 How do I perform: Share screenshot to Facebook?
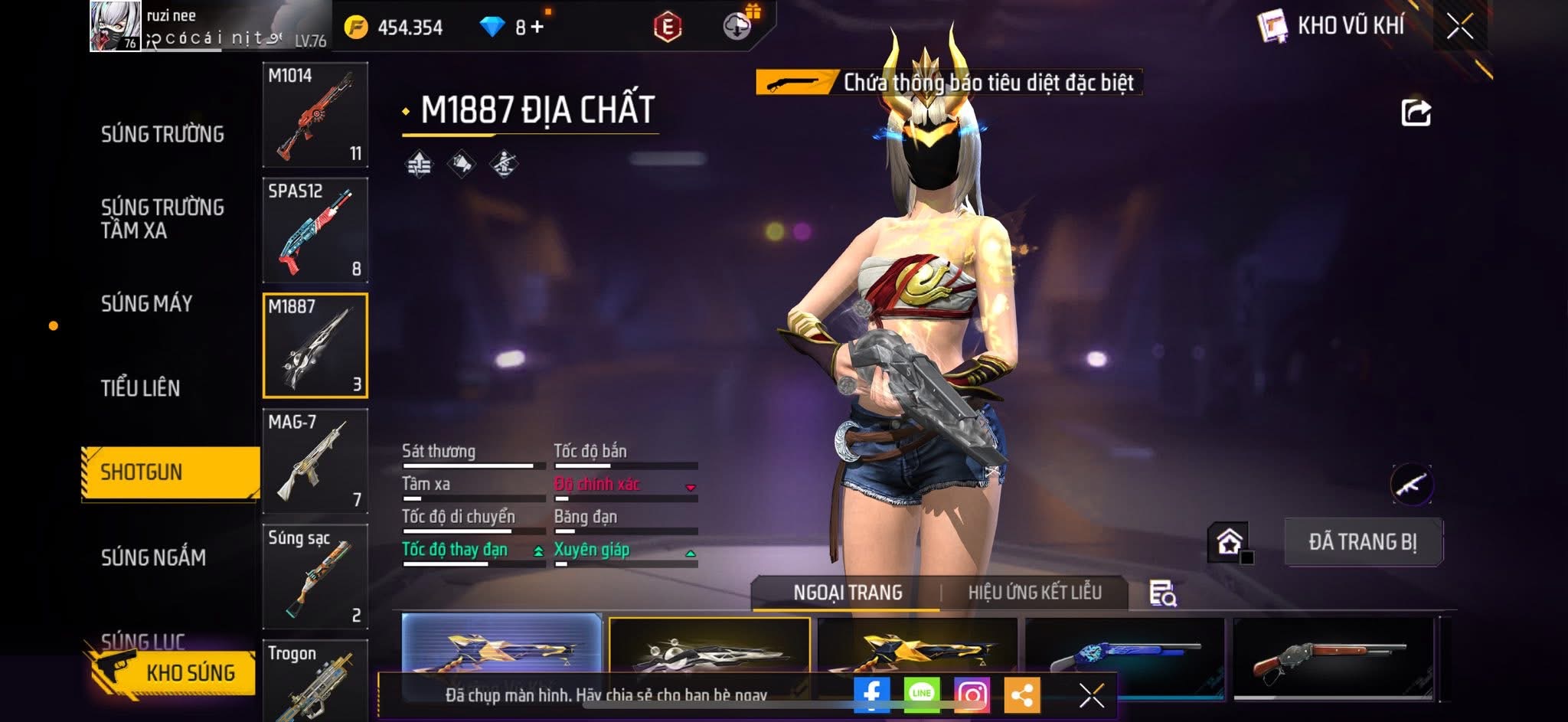click(871, 694)
